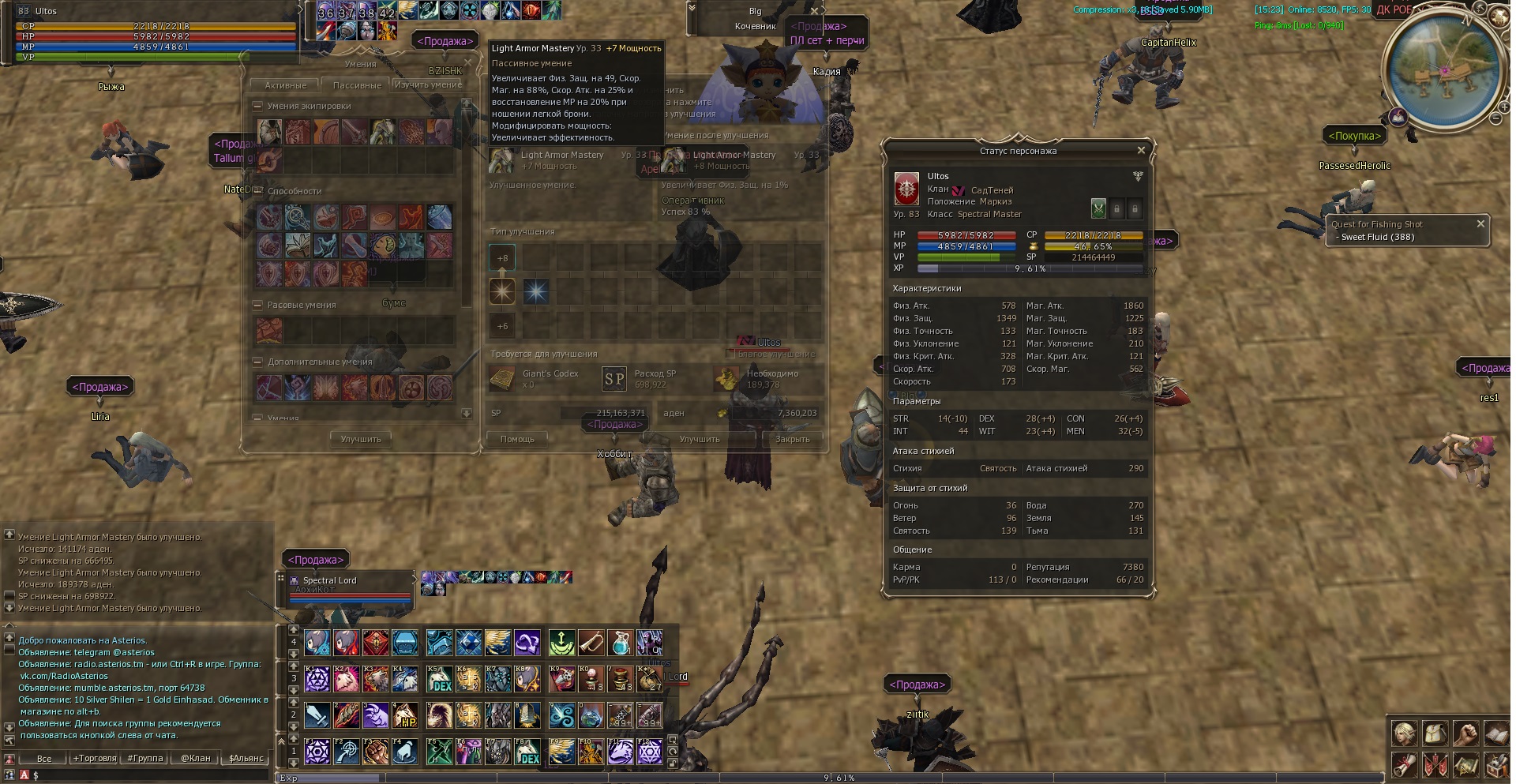Open the character face menu icon
The width and height of the screenshot is (1516, 784).
[x=1404, y=734]
